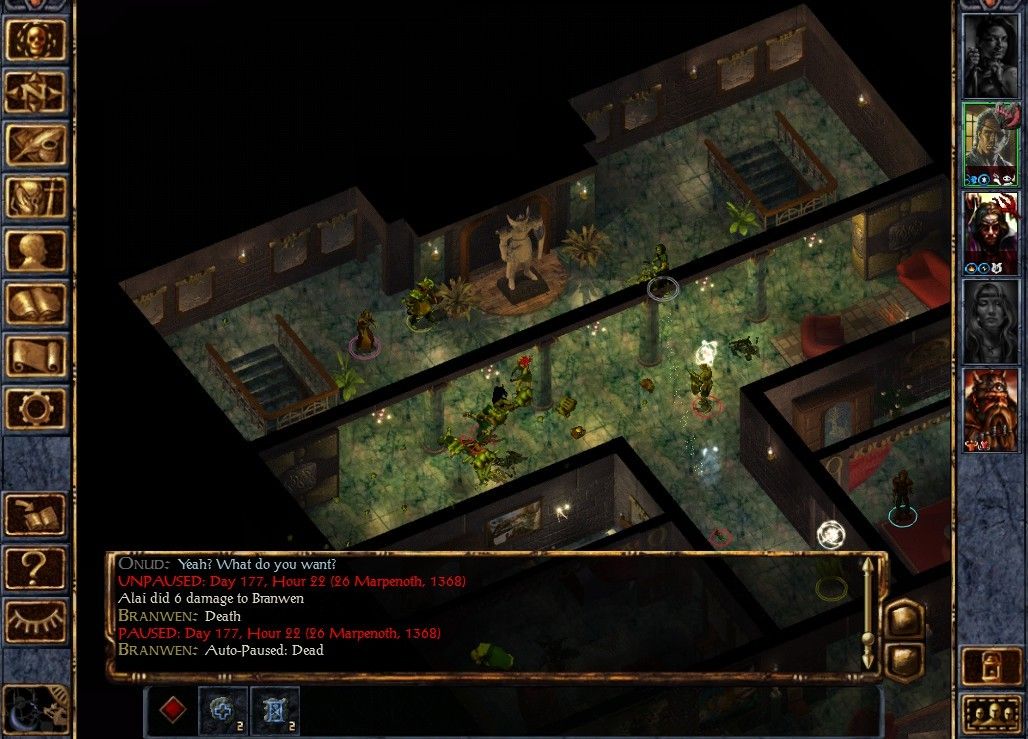The width and height of the screenshot is (1028, 739).
Task: Select the horned-helmet dwarf portrait
Action: [x=990, y=408]
